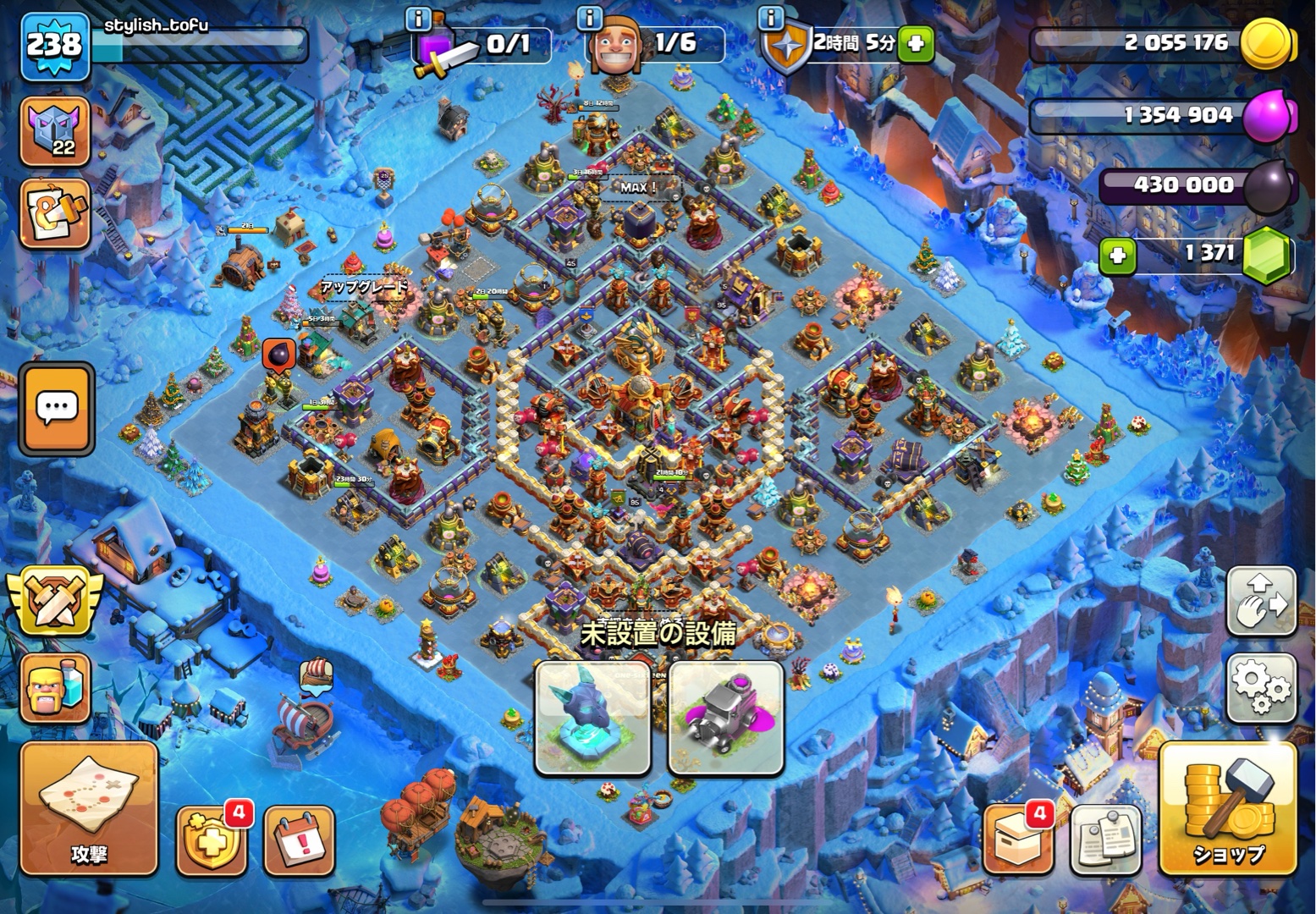Screen dimensions: 1316x914
Task: Open the clipboard notes button
Action: 1106,840
